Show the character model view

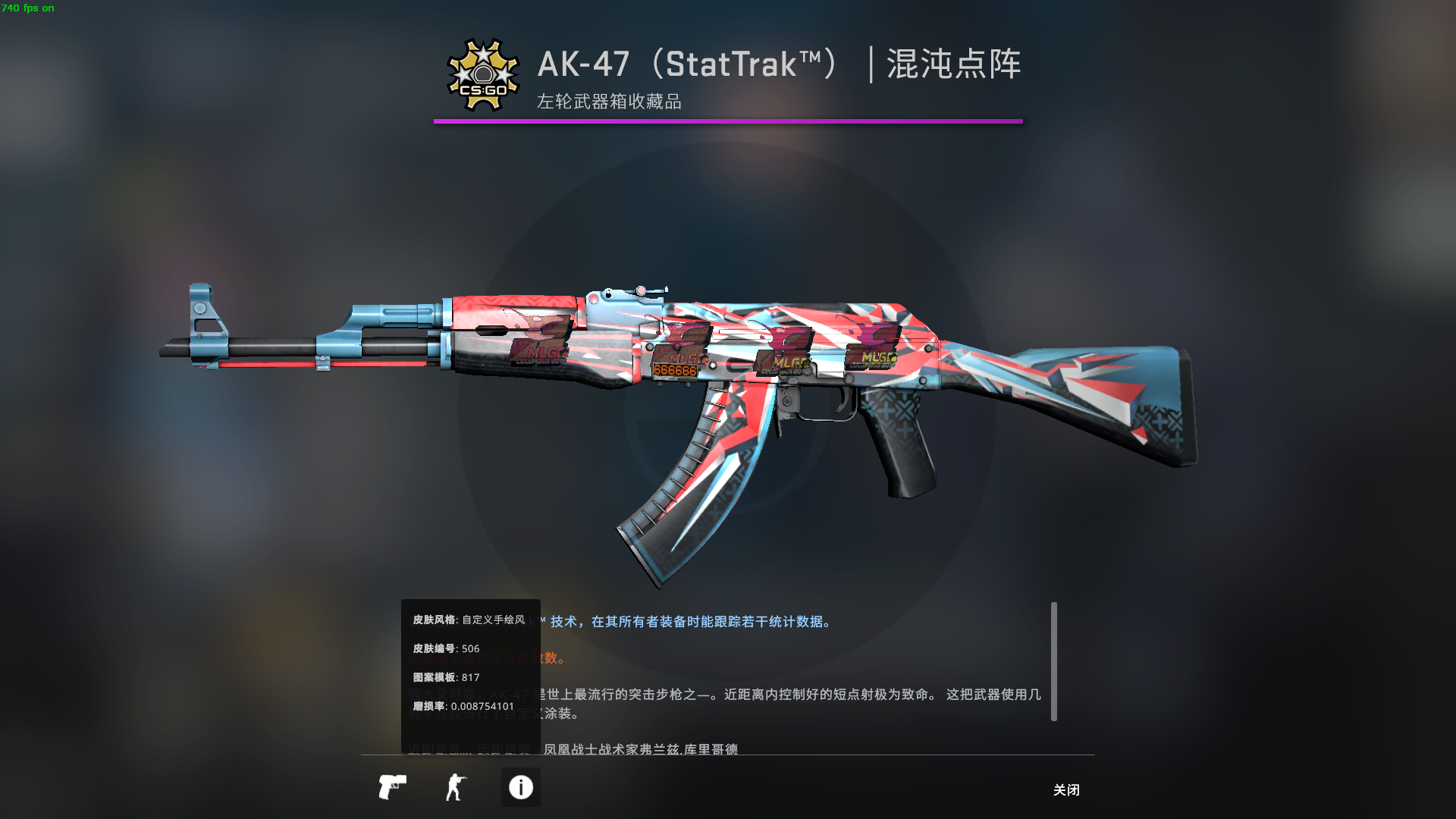(456, 787)
